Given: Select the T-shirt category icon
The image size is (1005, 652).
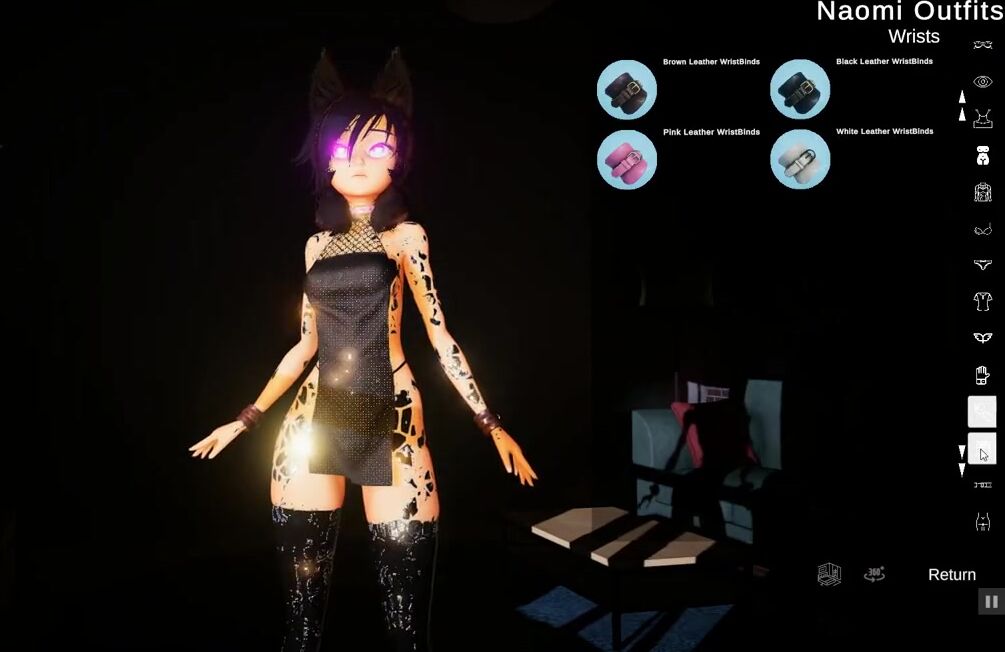Looking at the screenshot, I should click(982, 301).
